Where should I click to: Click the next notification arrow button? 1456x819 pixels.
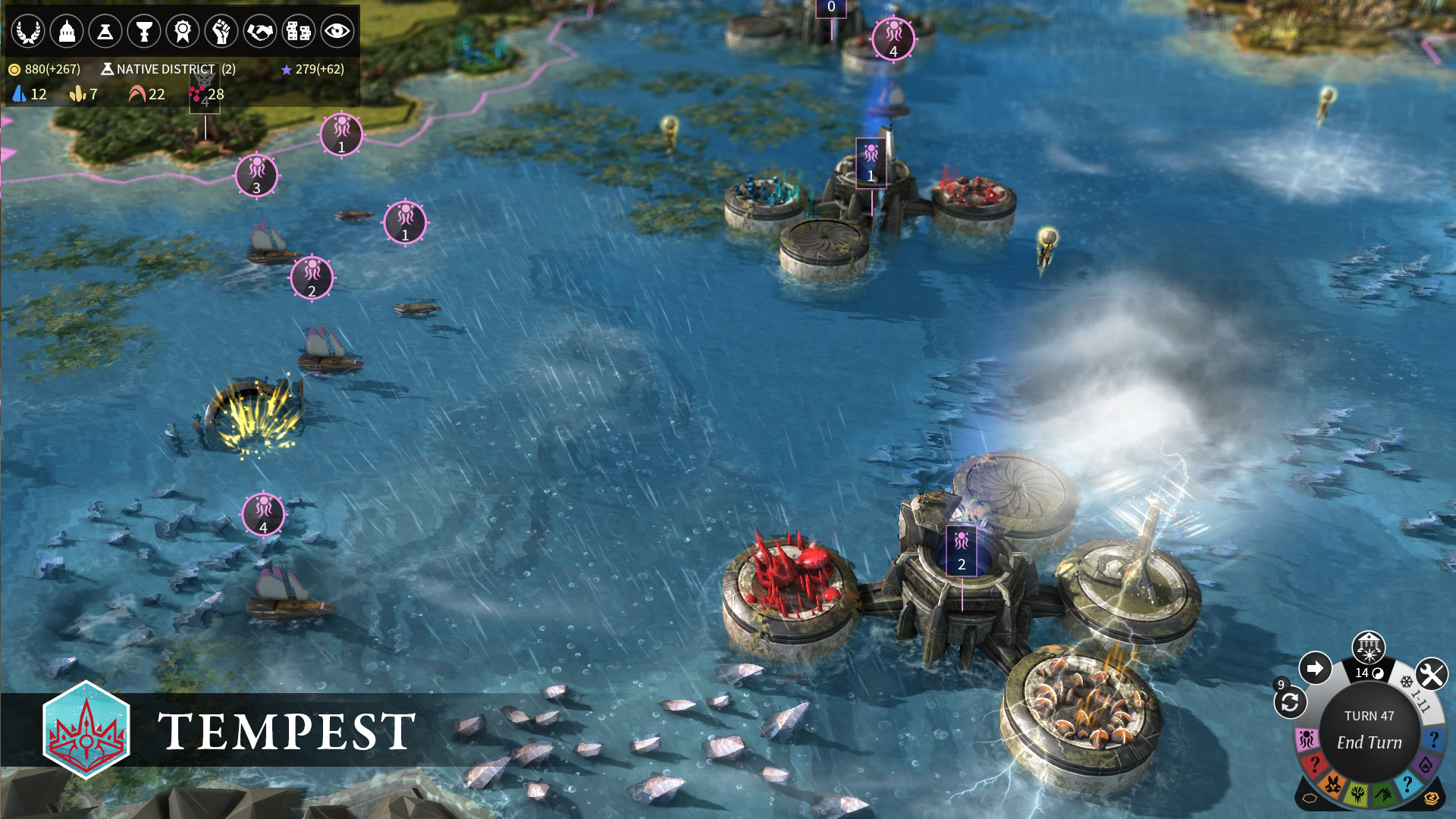1317,670
